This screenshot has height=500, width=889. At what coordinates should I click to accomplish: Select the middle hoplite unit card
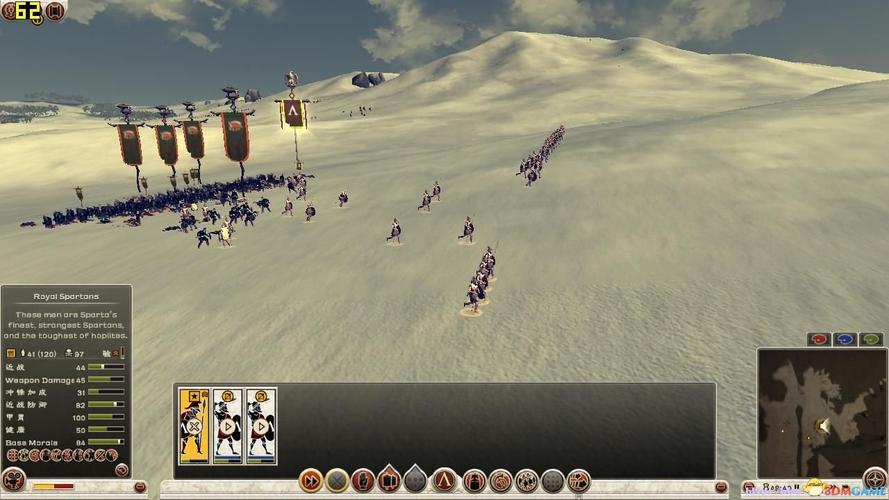(x=228, y=425)
